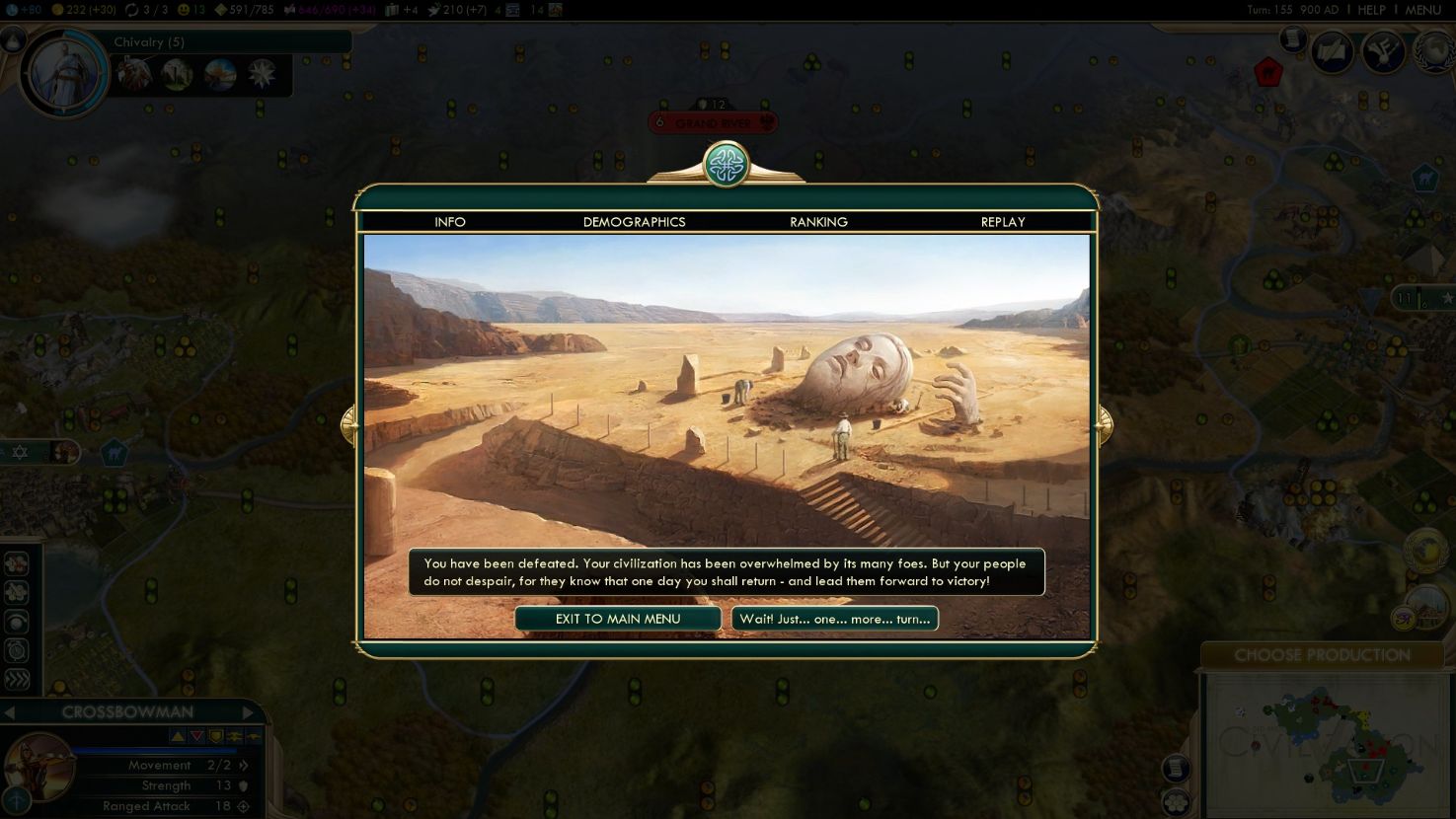Select next unit arrow beside Crossbowman
Screen dimensions: 1456x819
[x=248, y=712]
